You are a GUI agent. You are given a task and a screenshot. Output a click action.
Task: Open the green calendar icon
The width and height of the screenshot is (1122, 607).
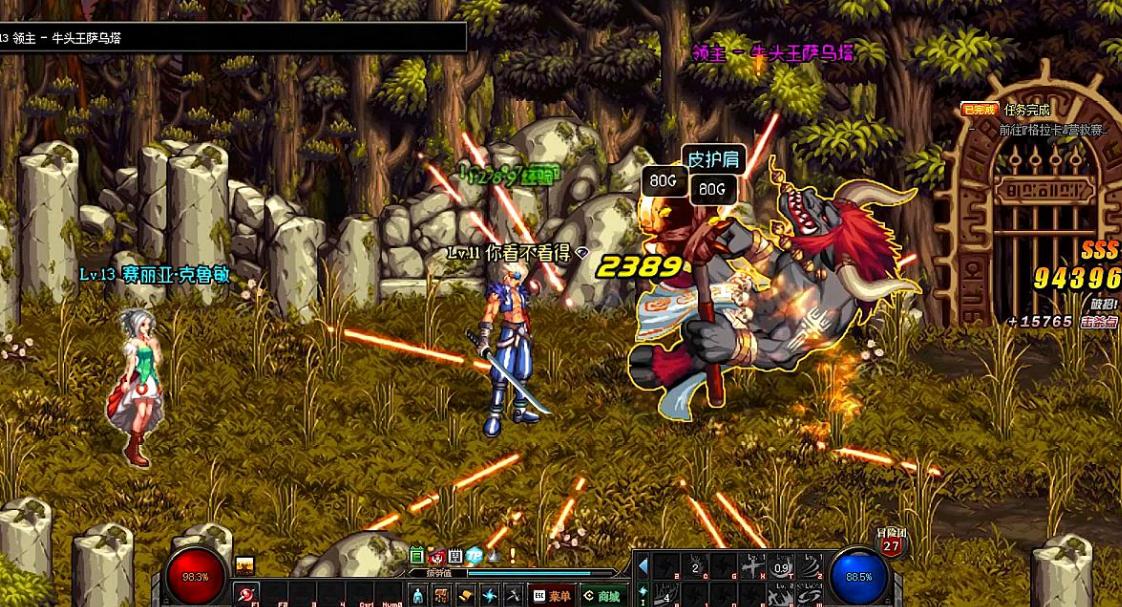click(418, 556)
